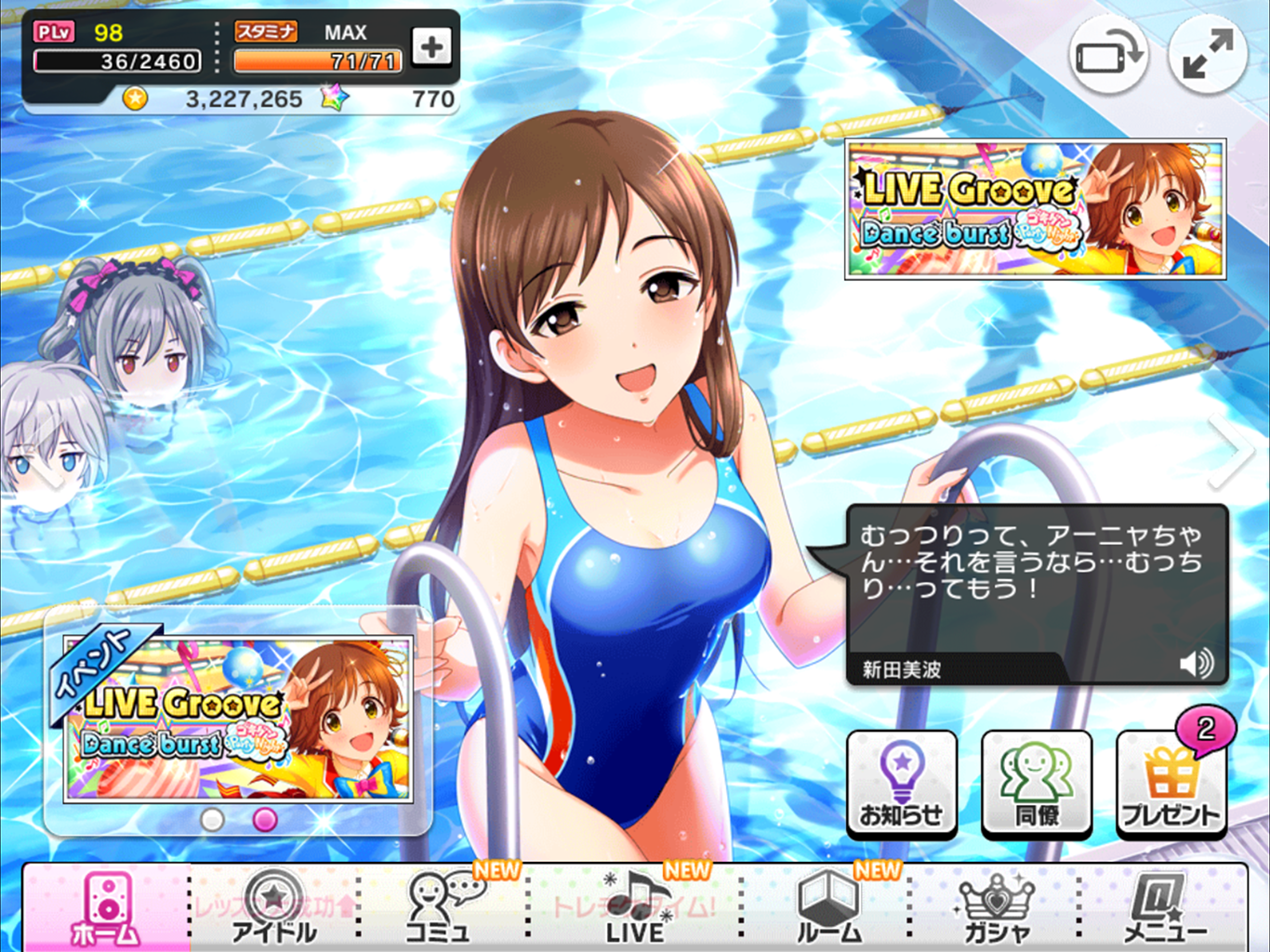Tap the screen rotation icon
This screenshot has width=1270, height=952.
pos(1108,55)
